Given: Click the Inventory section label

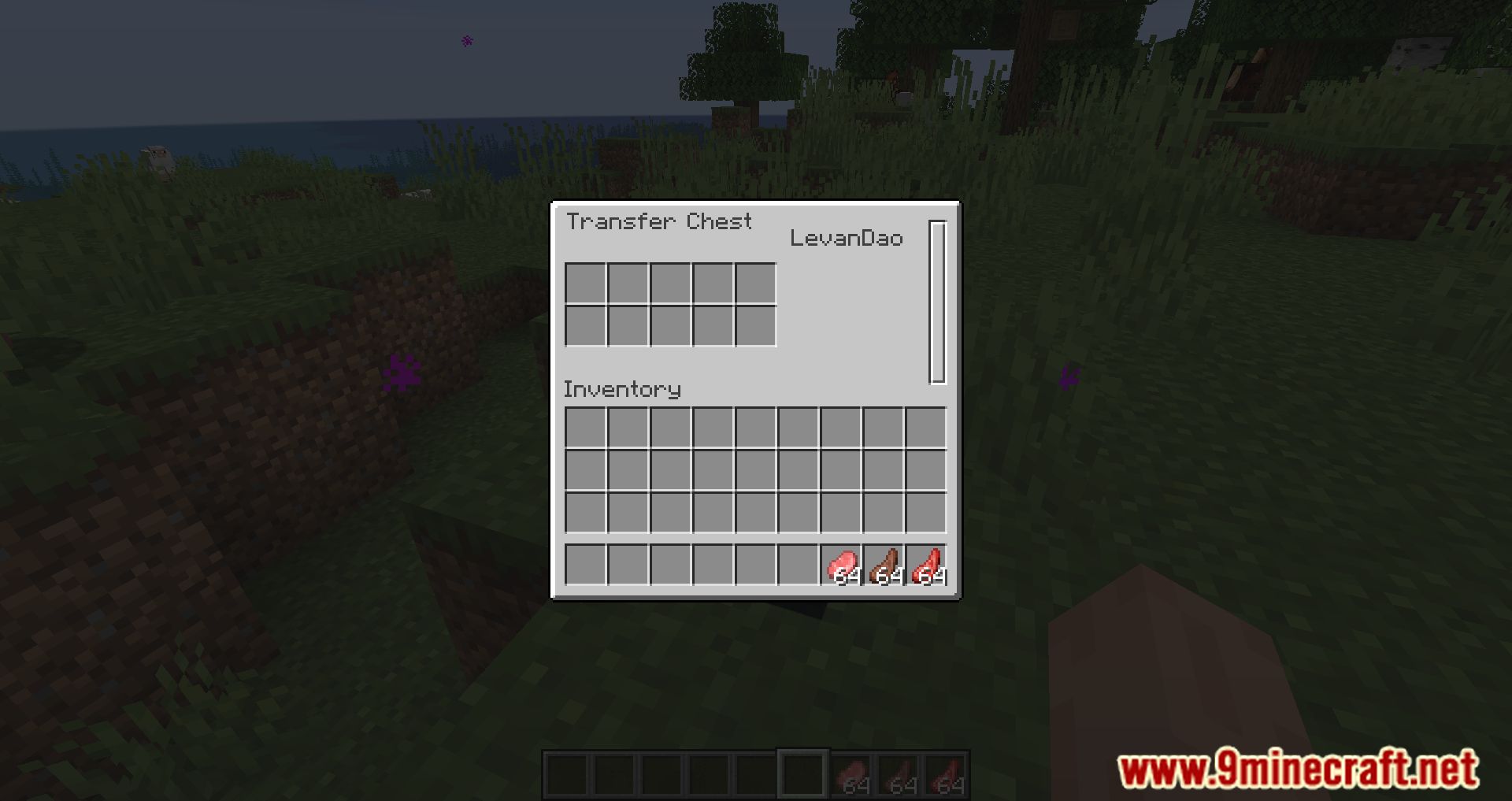Looking at the screenshot, I should [x=621, y=389].
